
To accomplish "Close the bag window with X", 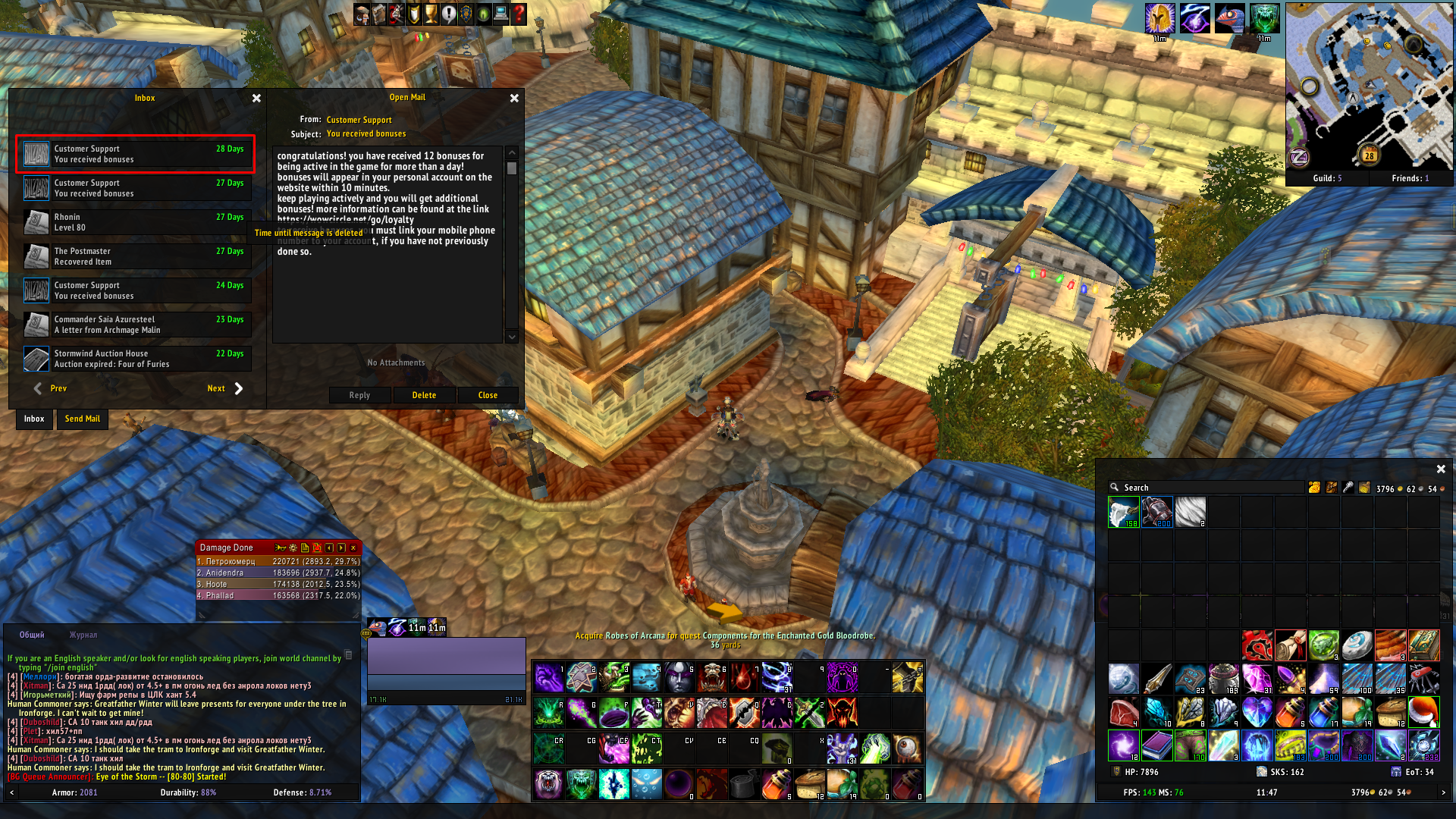I will click(1441, 469).
